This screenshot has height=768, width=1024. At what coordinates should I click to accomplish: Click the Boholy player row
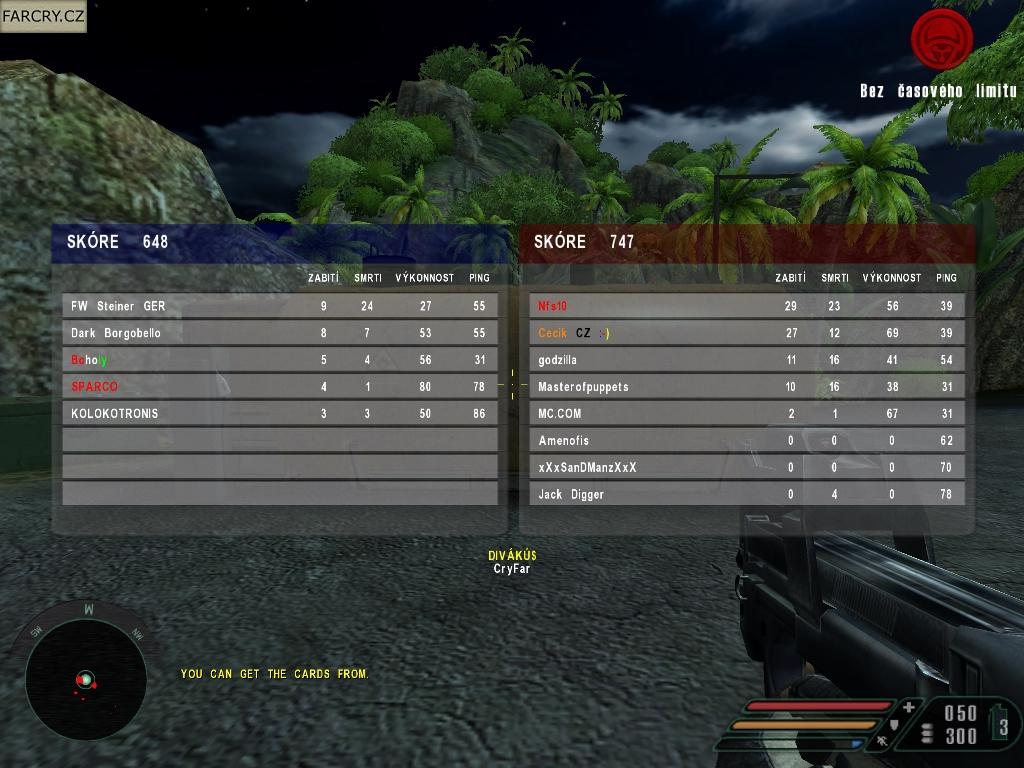279,360
